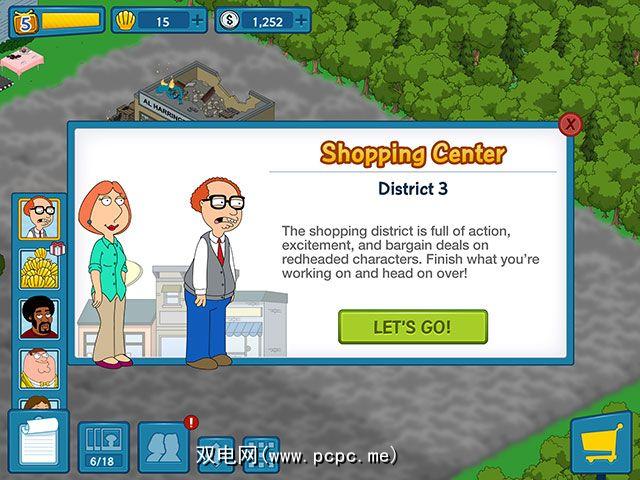Select the banana pile quest icon
This screenshot has width=640, height=480.
click(x=39, y=268)
